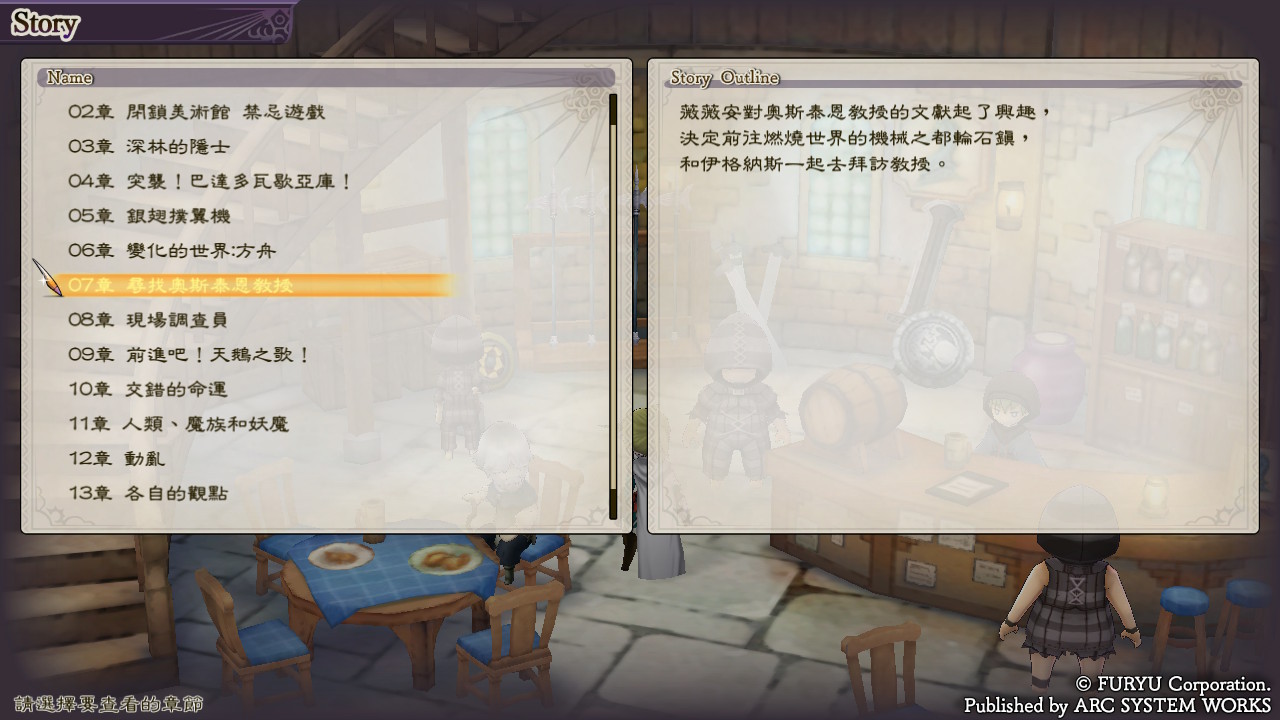Choose chapter 04 突襲！巴達多瓦歇亞庫！
This screenshot has width=1280, height=720.
pyautogui.click(x=210, y=181)
